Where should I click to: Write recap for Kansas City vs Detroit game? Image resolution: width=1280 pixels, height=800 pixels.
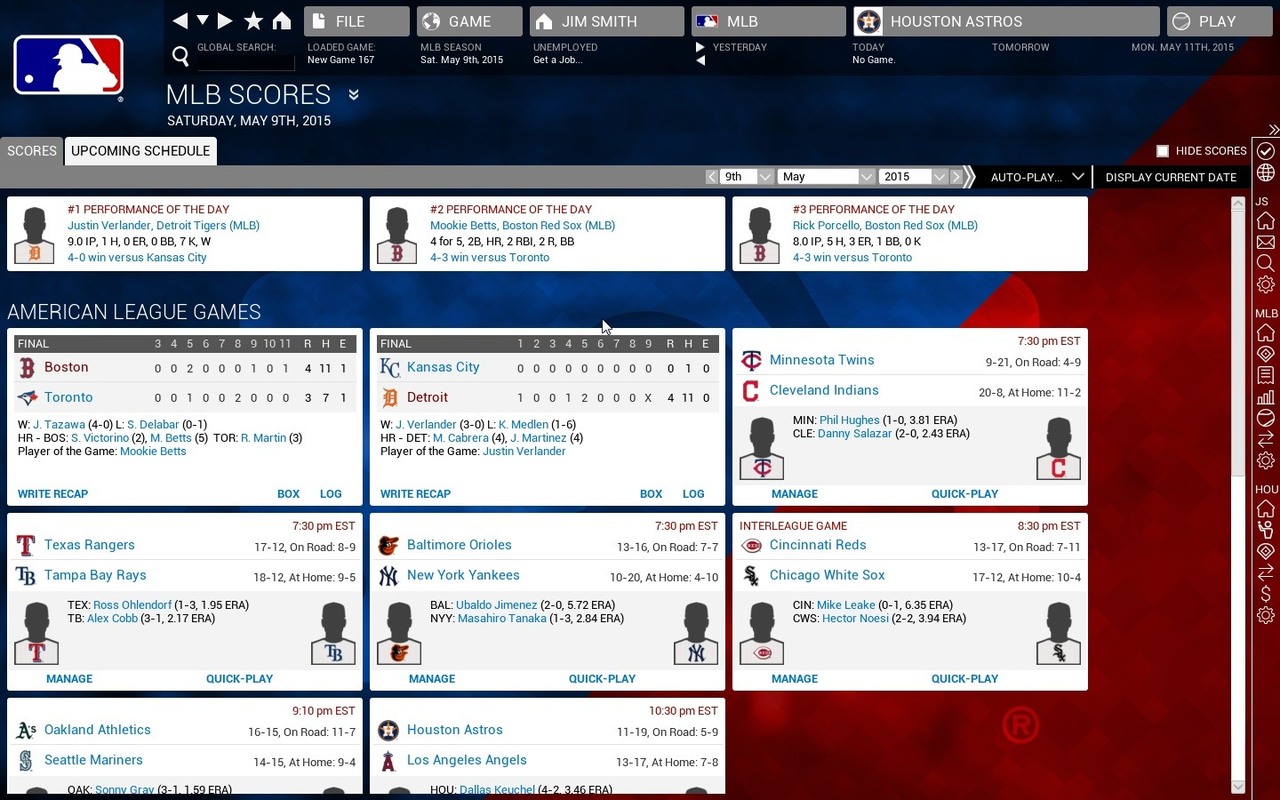415,494
